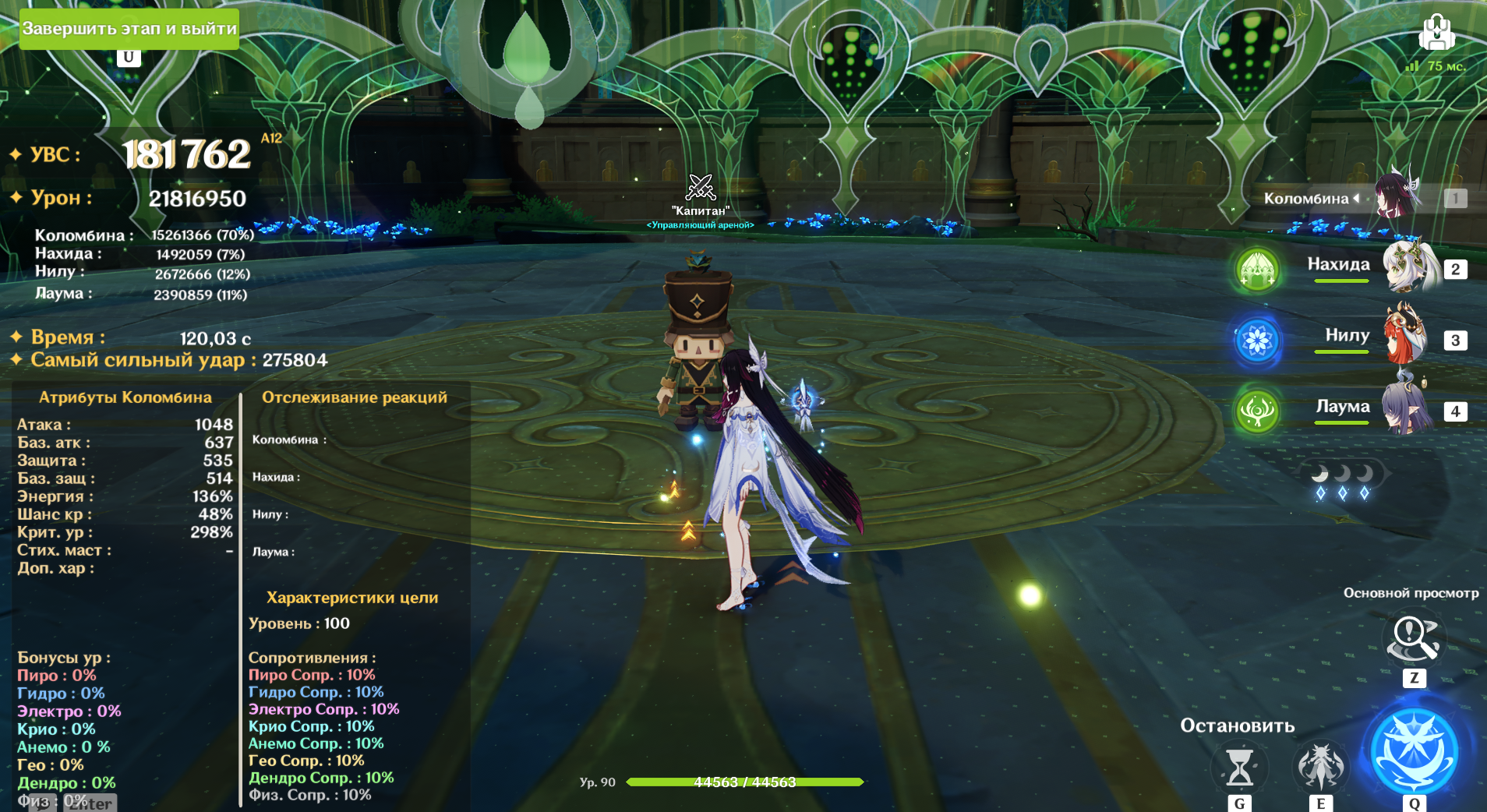Use the elemental skill icon

click(1320, 765)
